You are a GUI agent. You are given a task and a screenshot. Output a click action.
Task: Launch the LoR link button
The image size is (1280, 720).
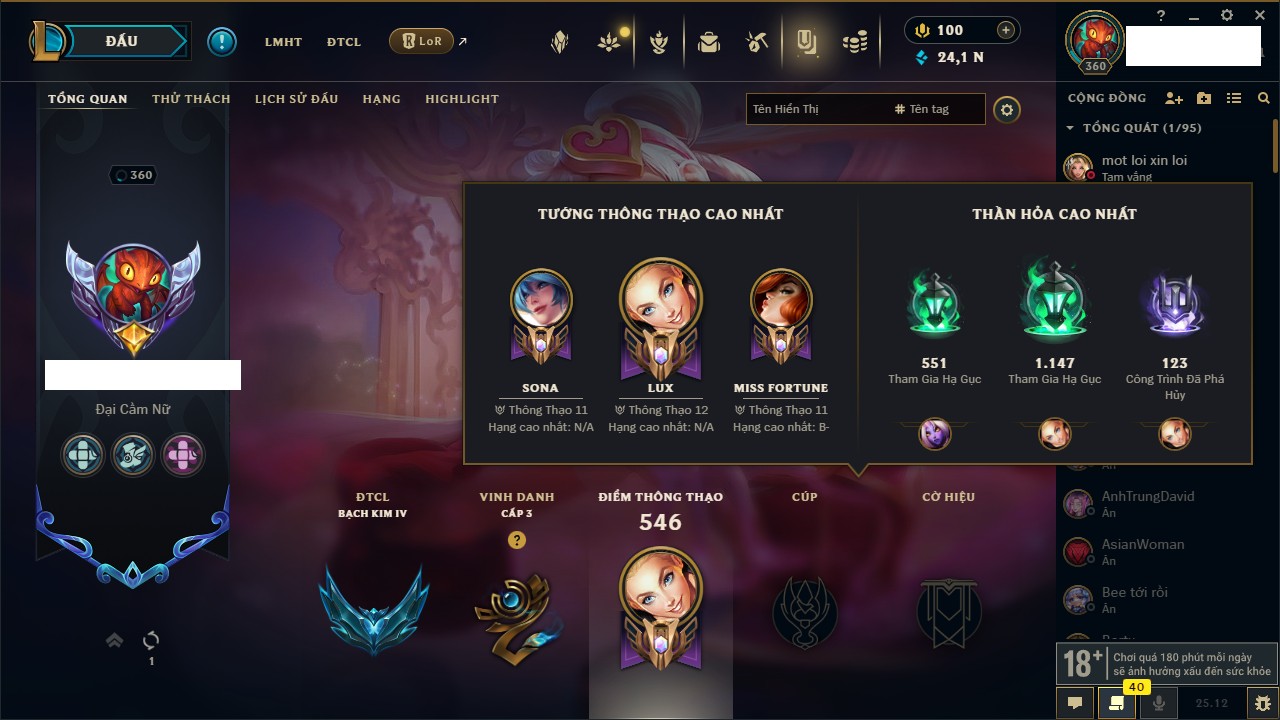coord(421,42)
